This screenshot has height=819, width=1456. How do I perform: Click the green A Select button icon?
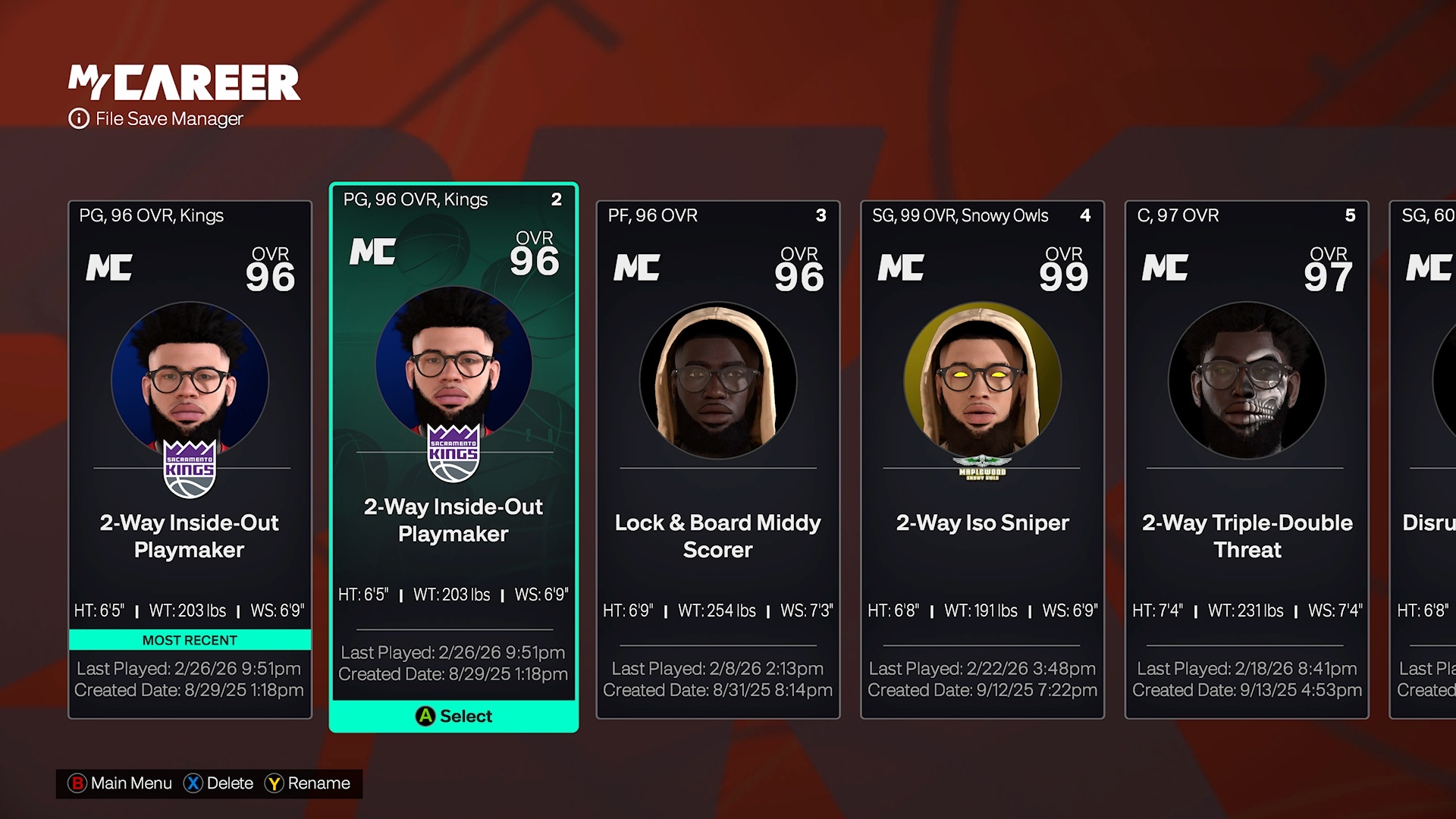point(425,716)
